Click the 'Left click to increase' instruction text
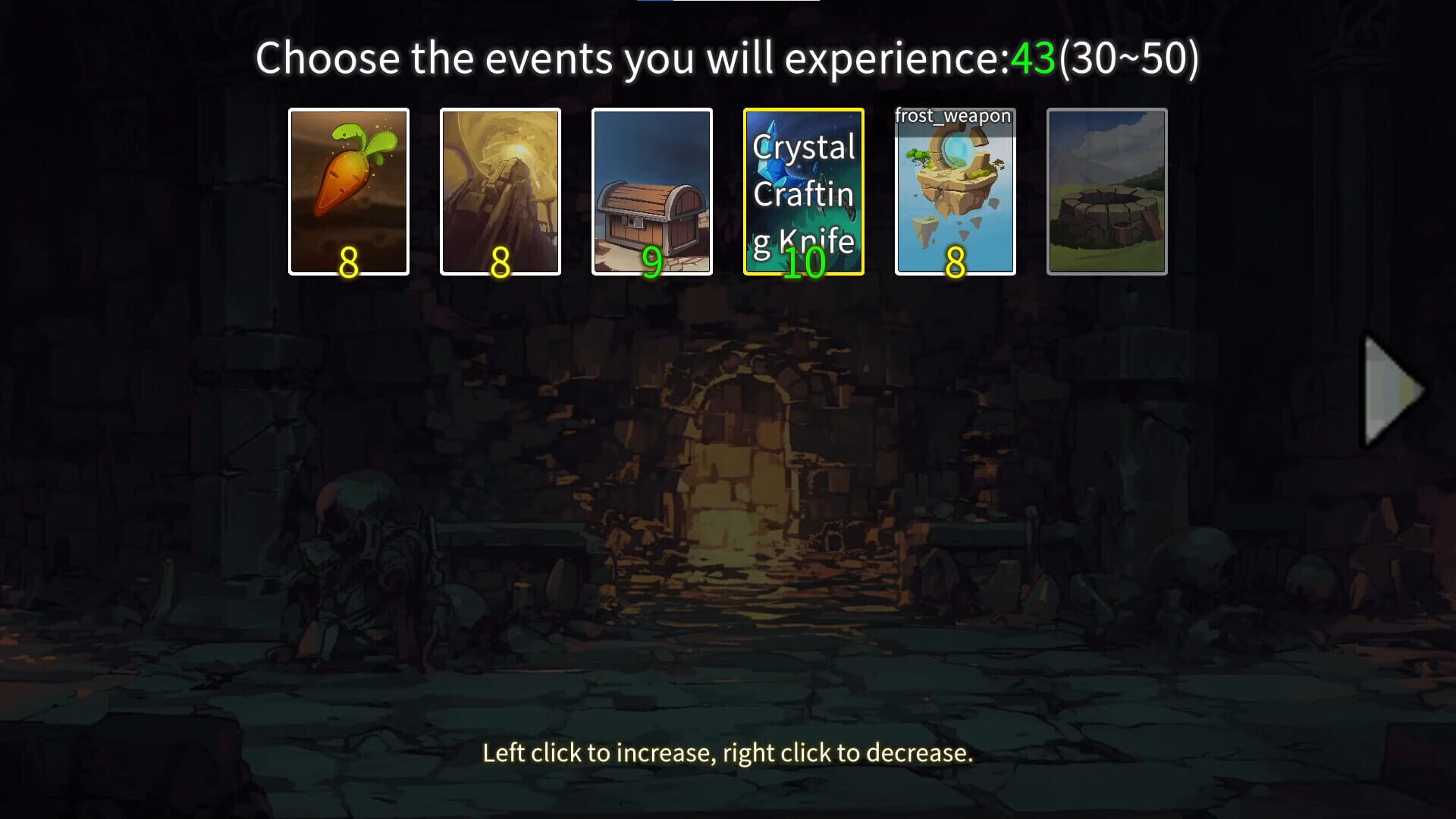 coord(726,753)
